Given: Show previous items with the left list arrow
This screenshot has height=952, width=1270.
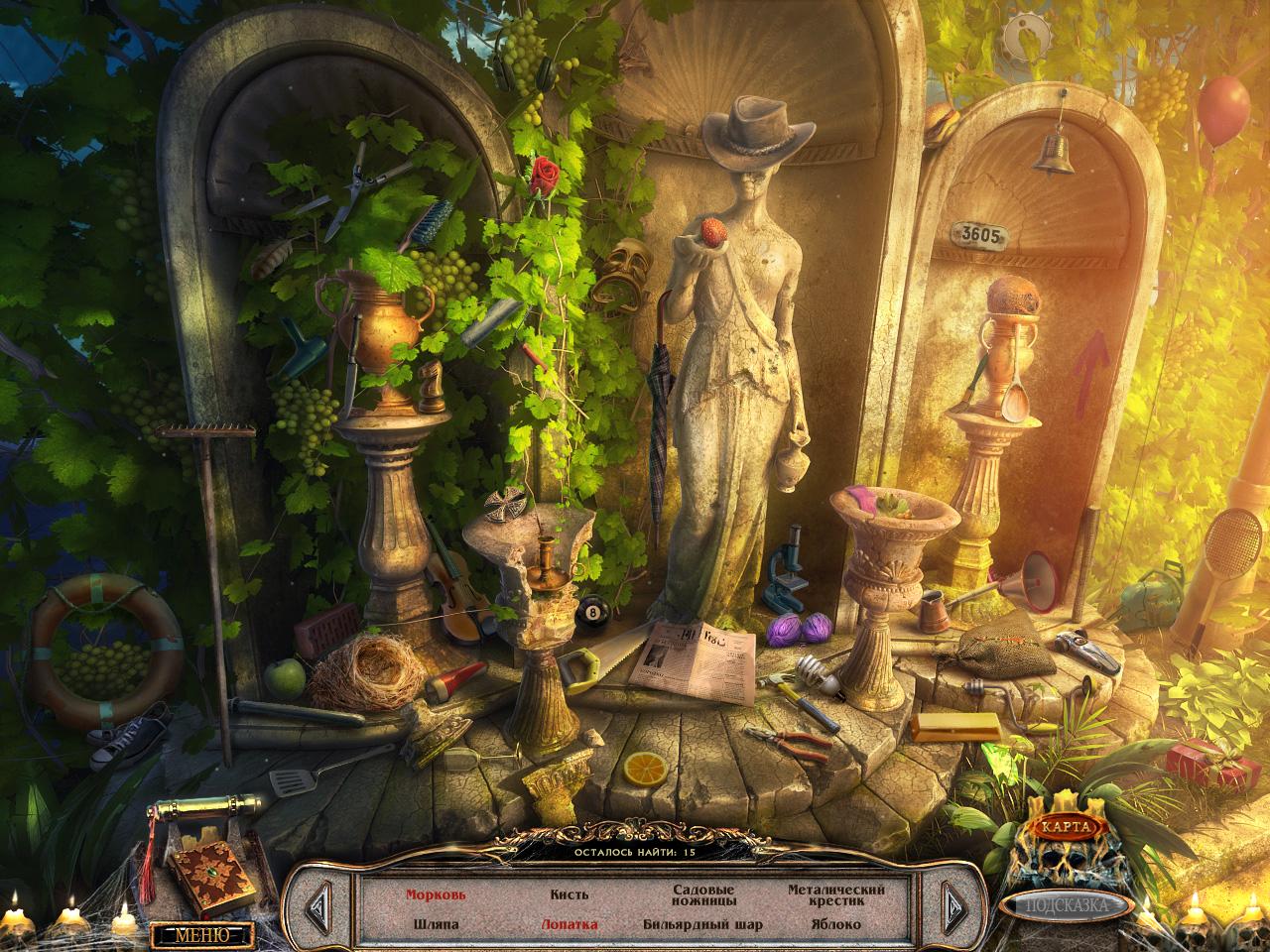Looking at the screenshot, I should (x=319, y=904).
